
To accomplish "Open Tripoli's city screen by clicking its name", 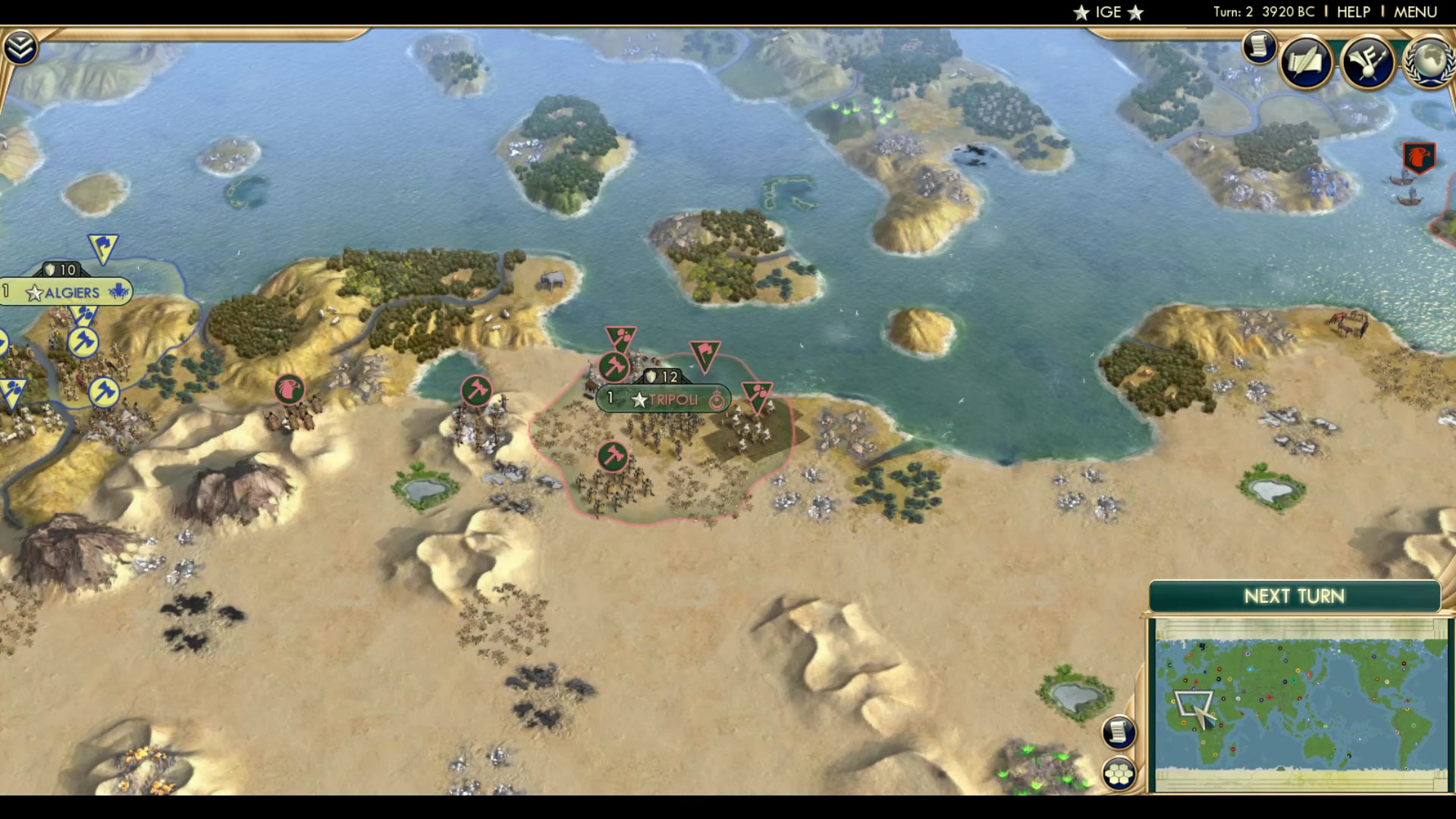I will coord(673,400).
